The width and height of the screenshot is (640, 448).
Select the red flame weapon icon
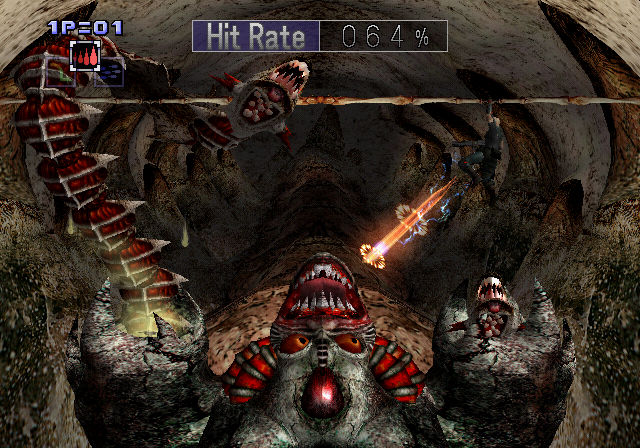[x=85, y=56]
